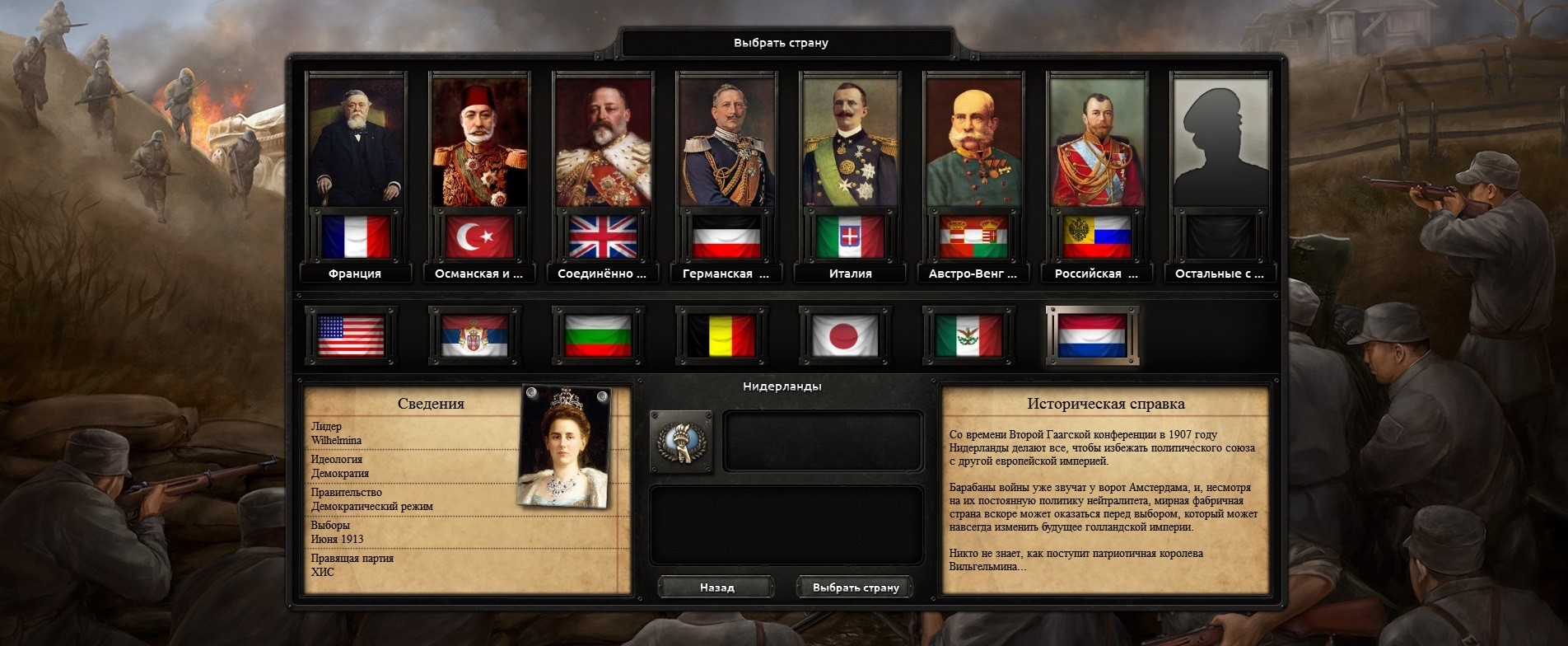
Task: Go back with the Назад button
Action: [x=716, y=587]
